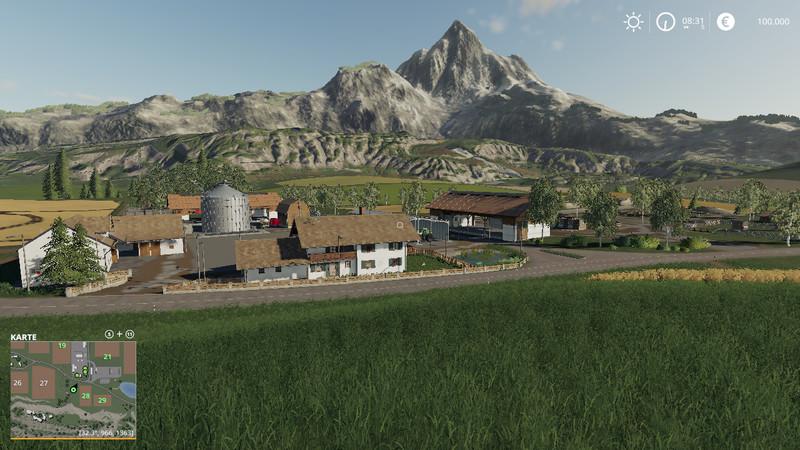Click the sun weather icon
The height and width of the screenshot is (450, 800).
pos(633,21)
